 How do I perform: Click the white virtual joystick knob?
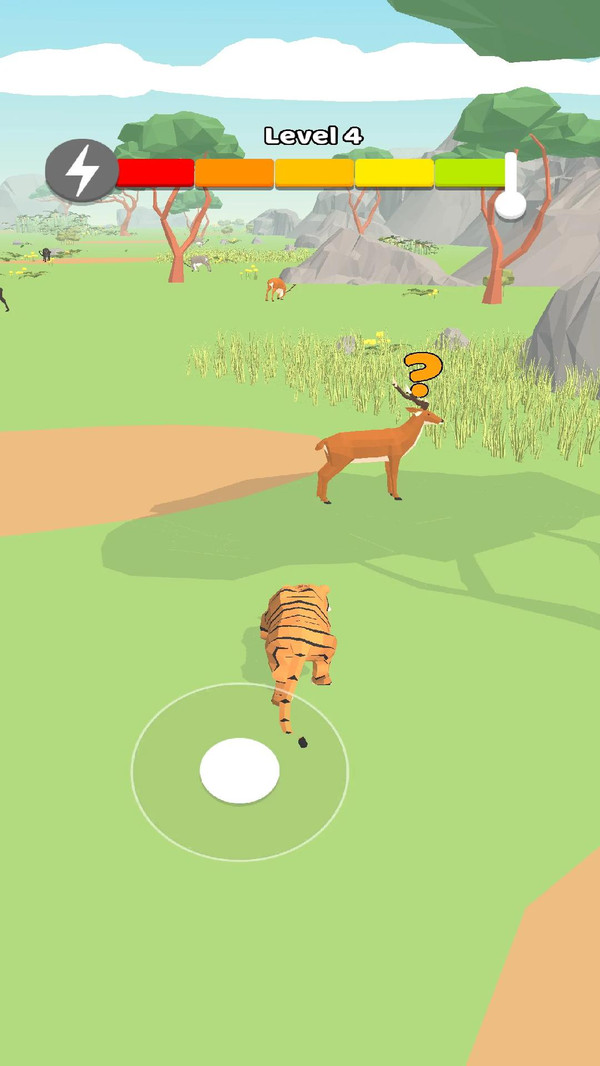pos(239,770)
